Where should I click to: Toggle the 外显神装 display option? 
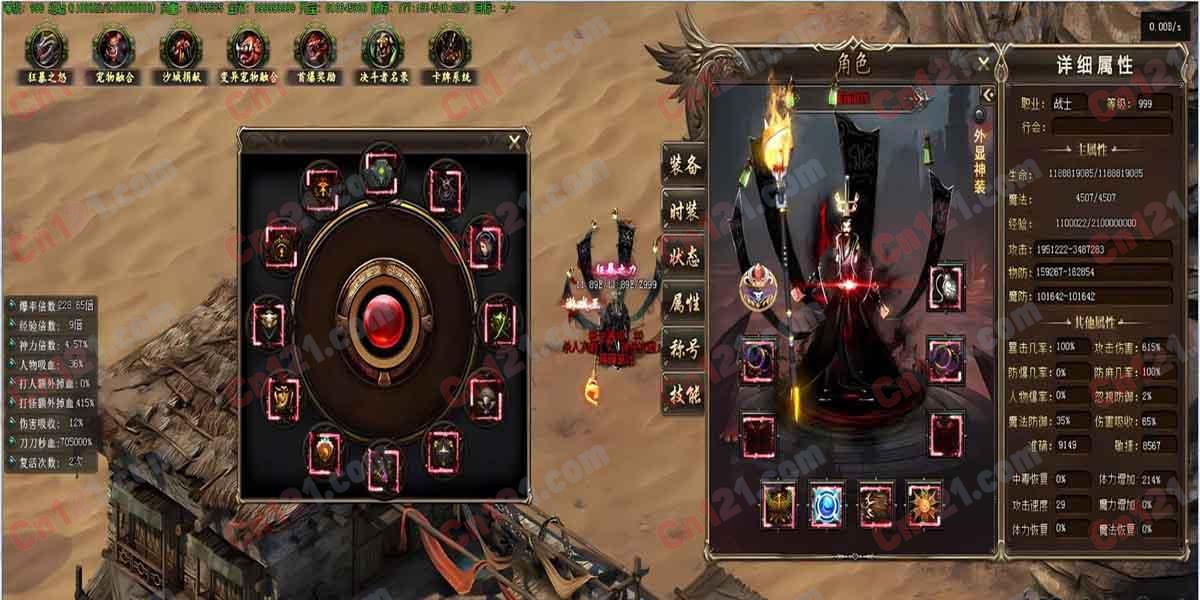click(x=980, y=116)
